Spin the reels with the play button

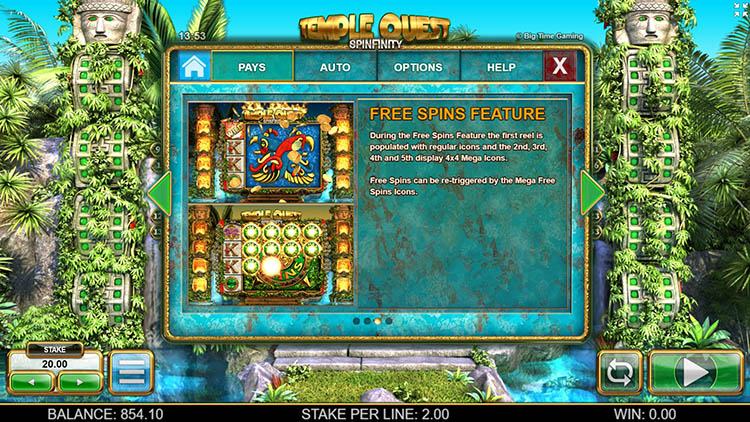tap(695, 373)
